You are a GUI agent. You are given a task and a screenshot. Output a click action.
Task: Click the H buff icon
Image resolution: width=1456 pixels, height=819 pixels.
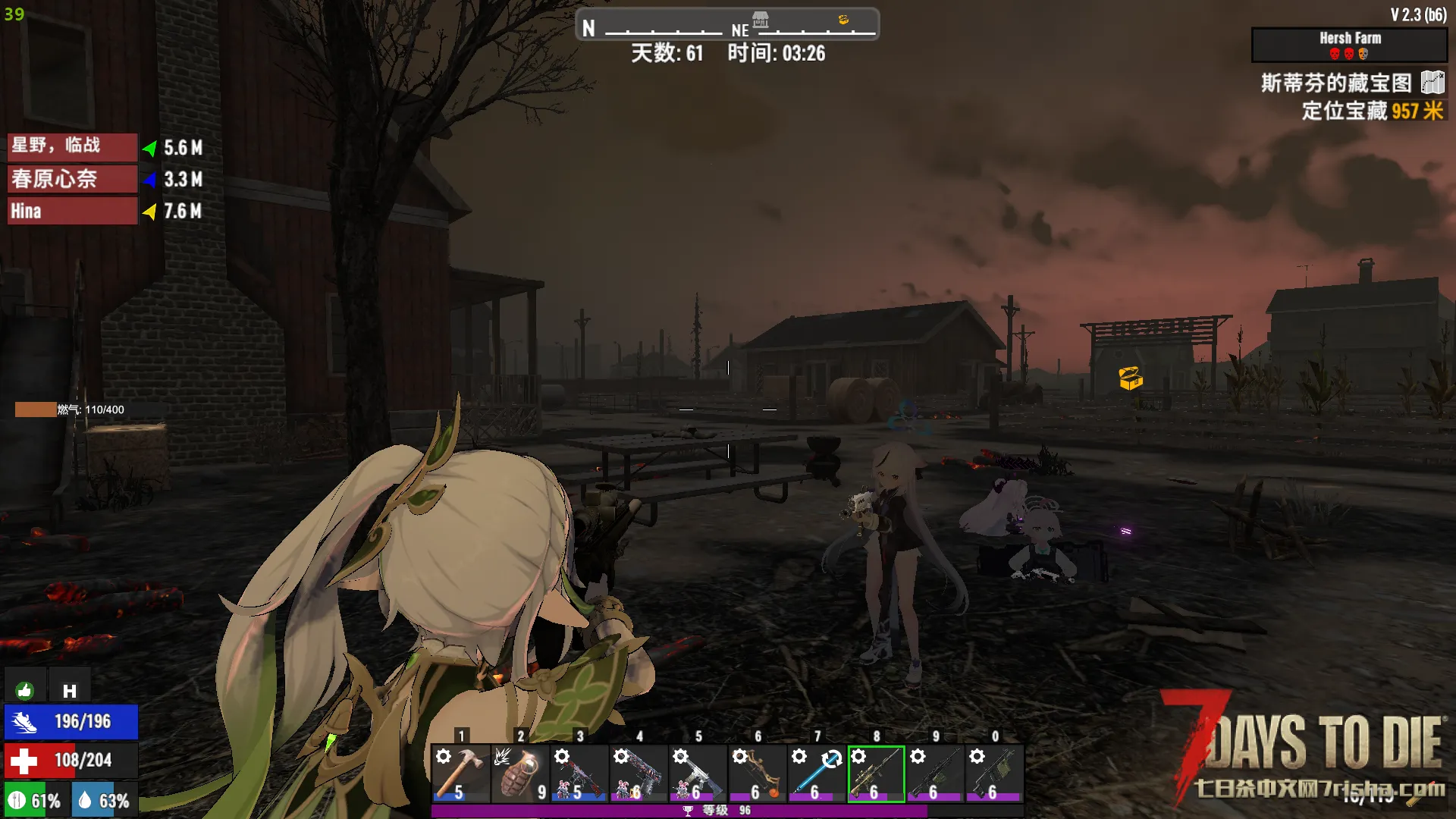[70, 690]
